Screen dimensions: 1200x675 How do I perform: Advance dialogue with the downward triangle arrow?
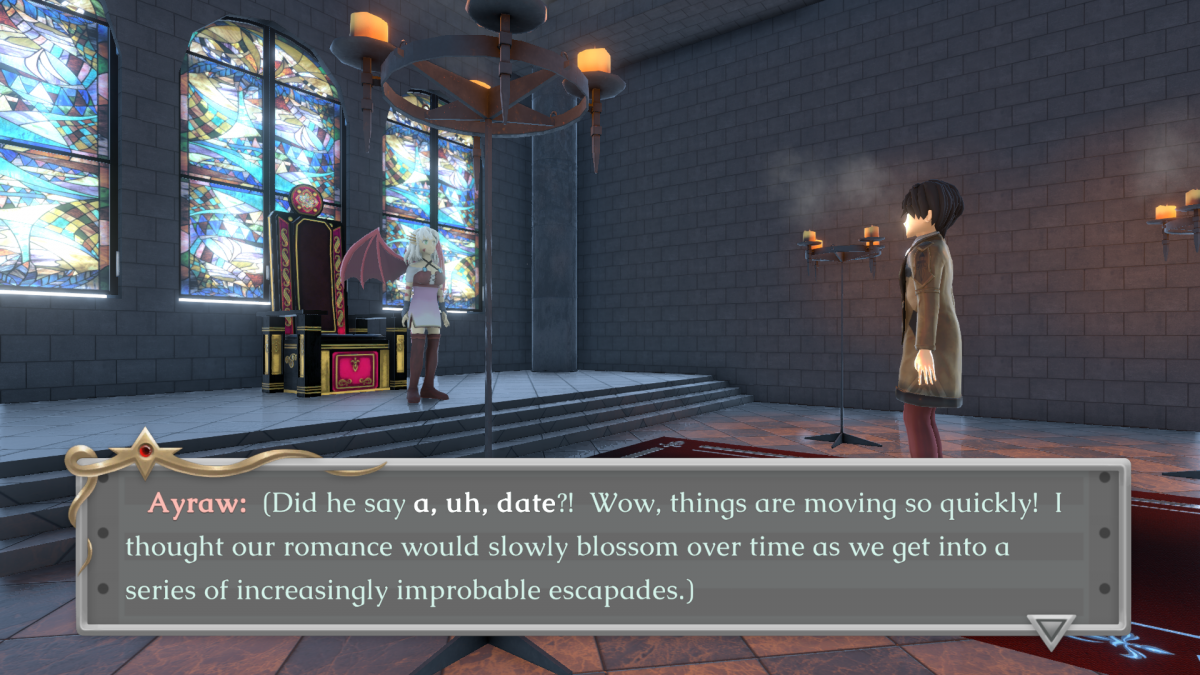coord(1051,631)
